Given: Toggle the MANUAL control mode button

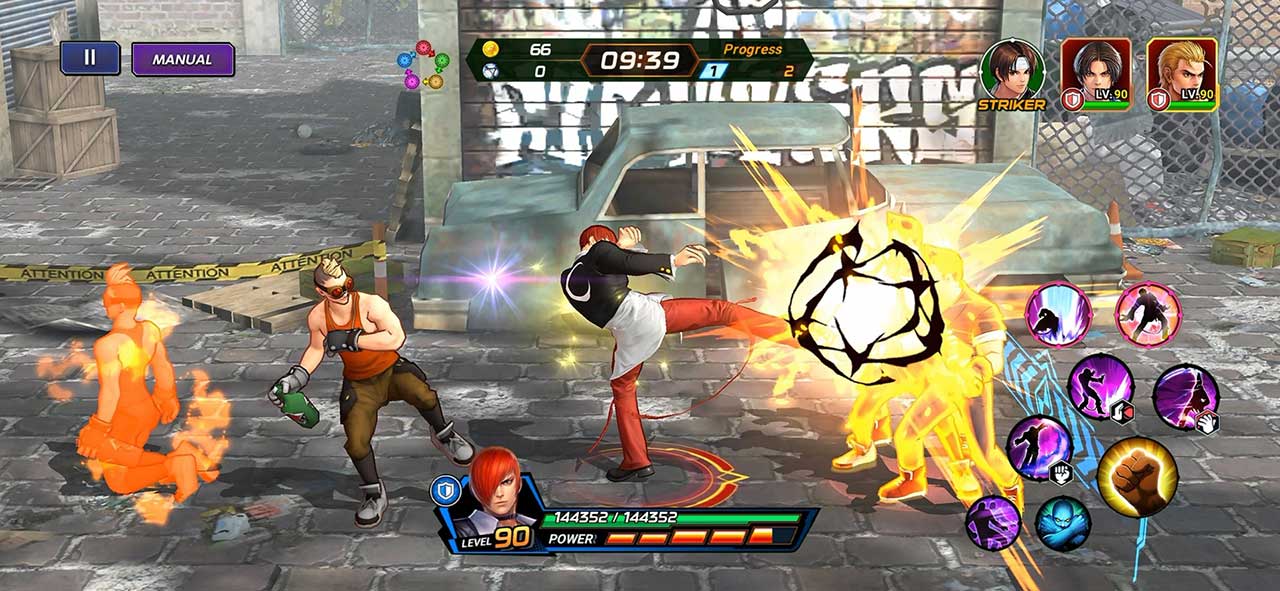Looking at the screenshot, I should [x=183, y=59].
